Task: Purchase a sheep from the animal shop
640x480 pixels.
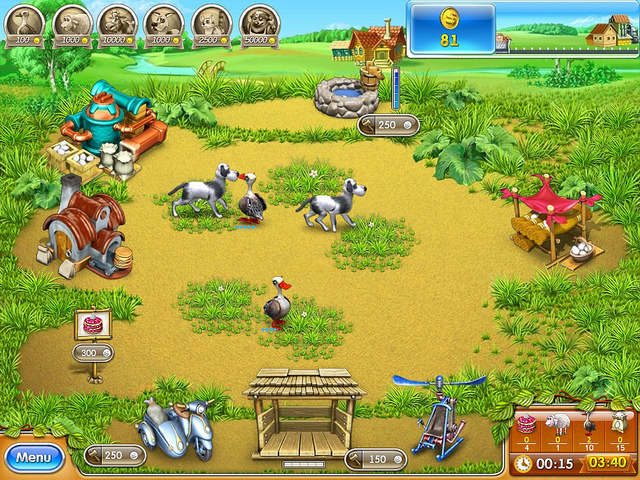Action: coord(71,21)
